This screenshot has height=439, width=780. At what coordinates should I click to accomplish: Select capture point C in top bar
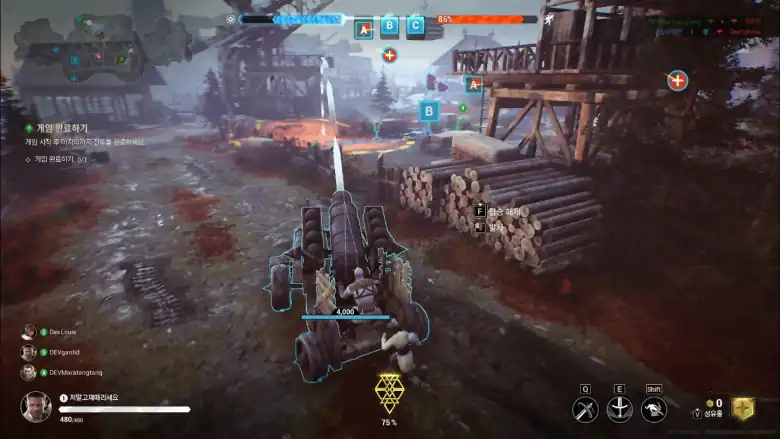pos(415,26)
